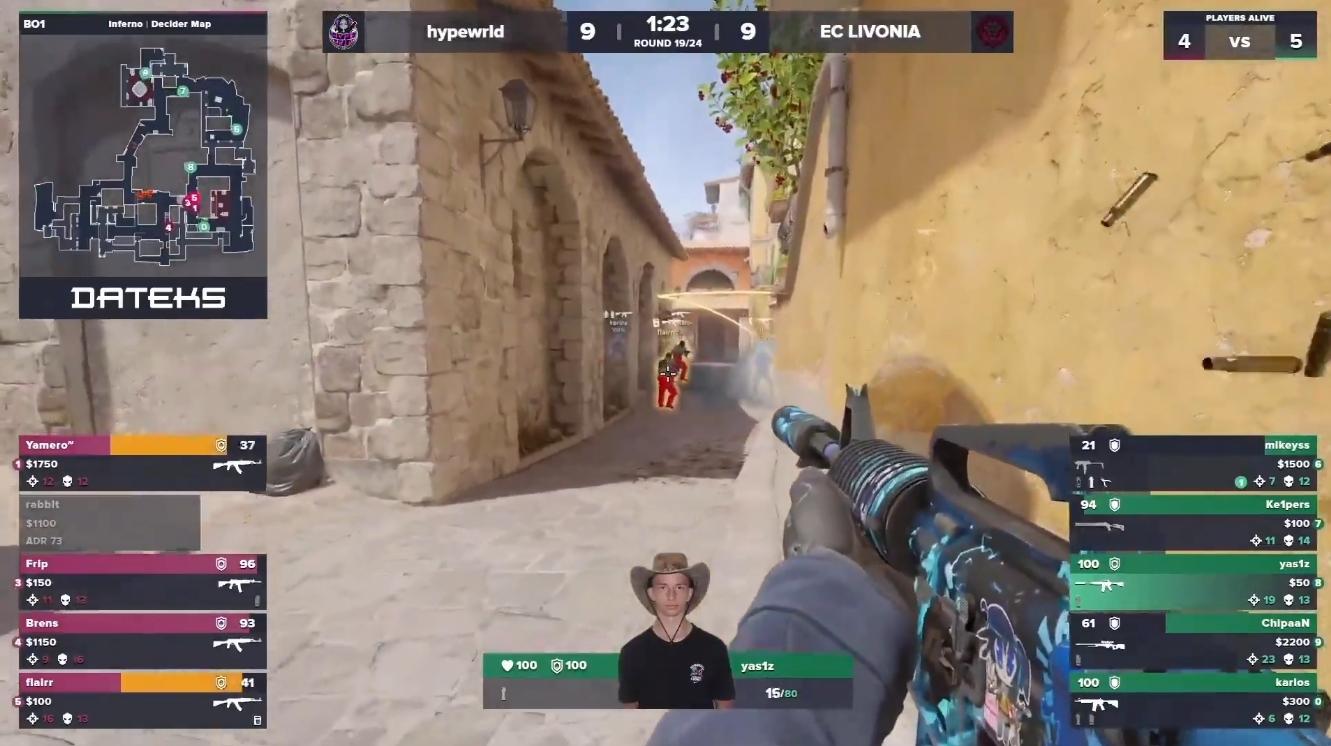Select ChipaaN's player row
The width and height of the screenshot is (1331, 746).
(x=1196, y=641)
